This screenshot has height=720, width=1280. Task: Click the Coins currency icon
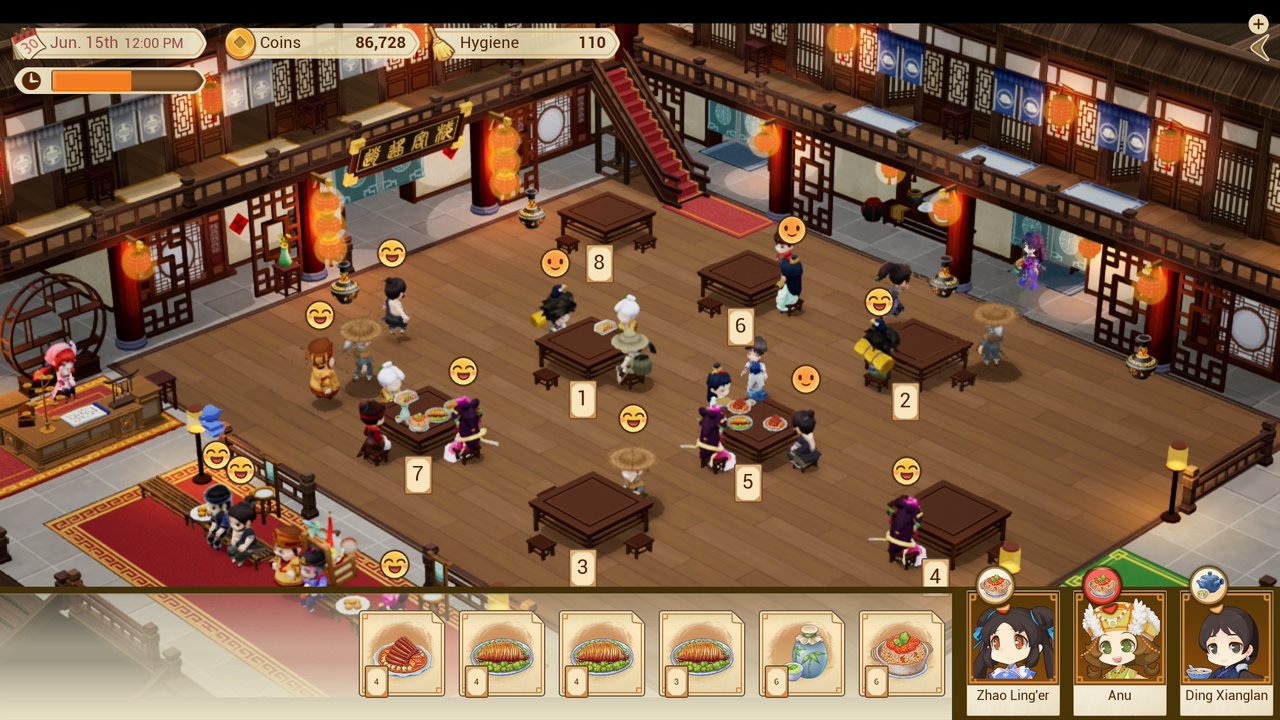[240, 42]
